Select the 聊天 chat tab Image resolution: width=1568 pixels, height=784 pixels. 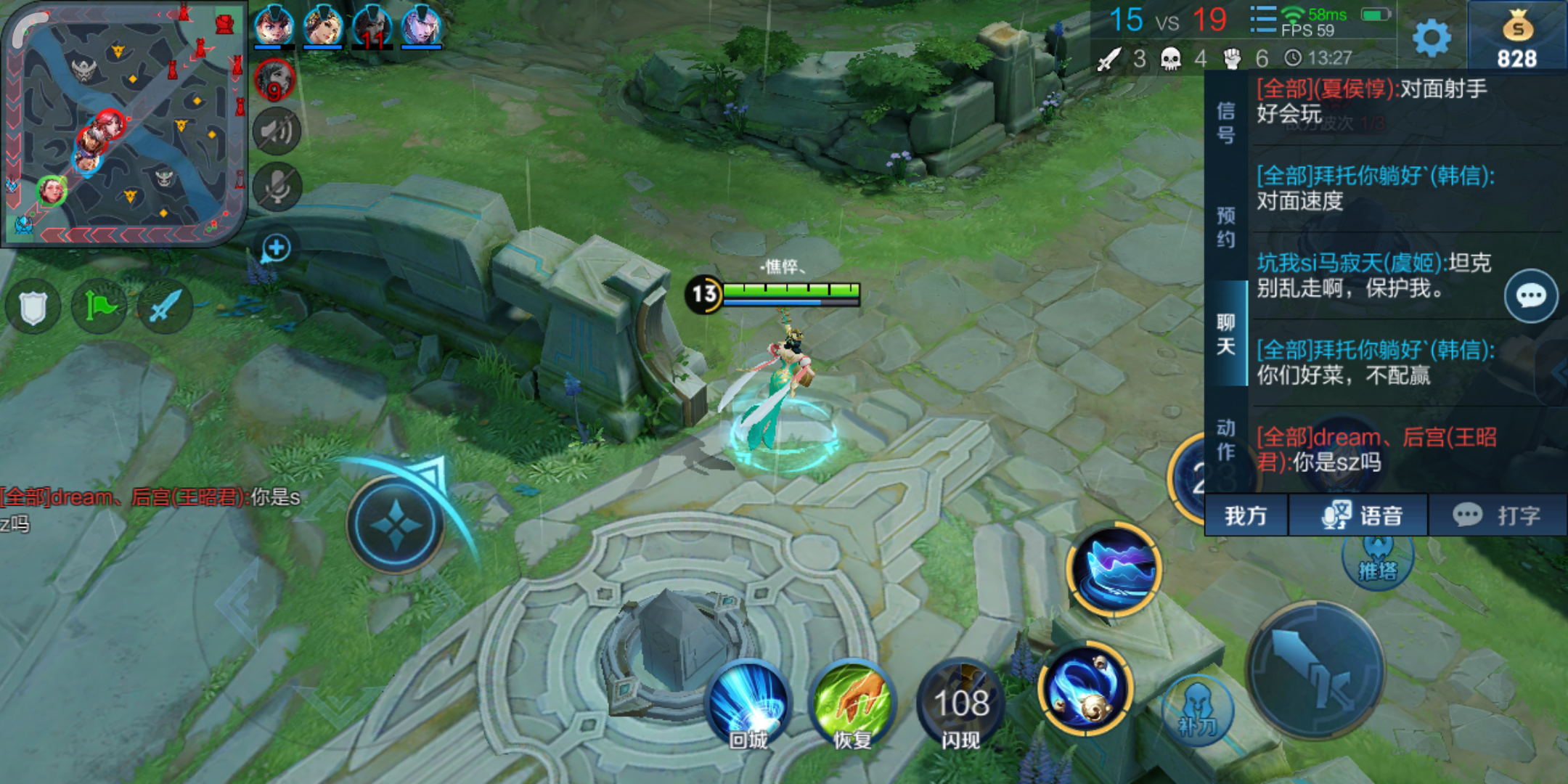1225,334
